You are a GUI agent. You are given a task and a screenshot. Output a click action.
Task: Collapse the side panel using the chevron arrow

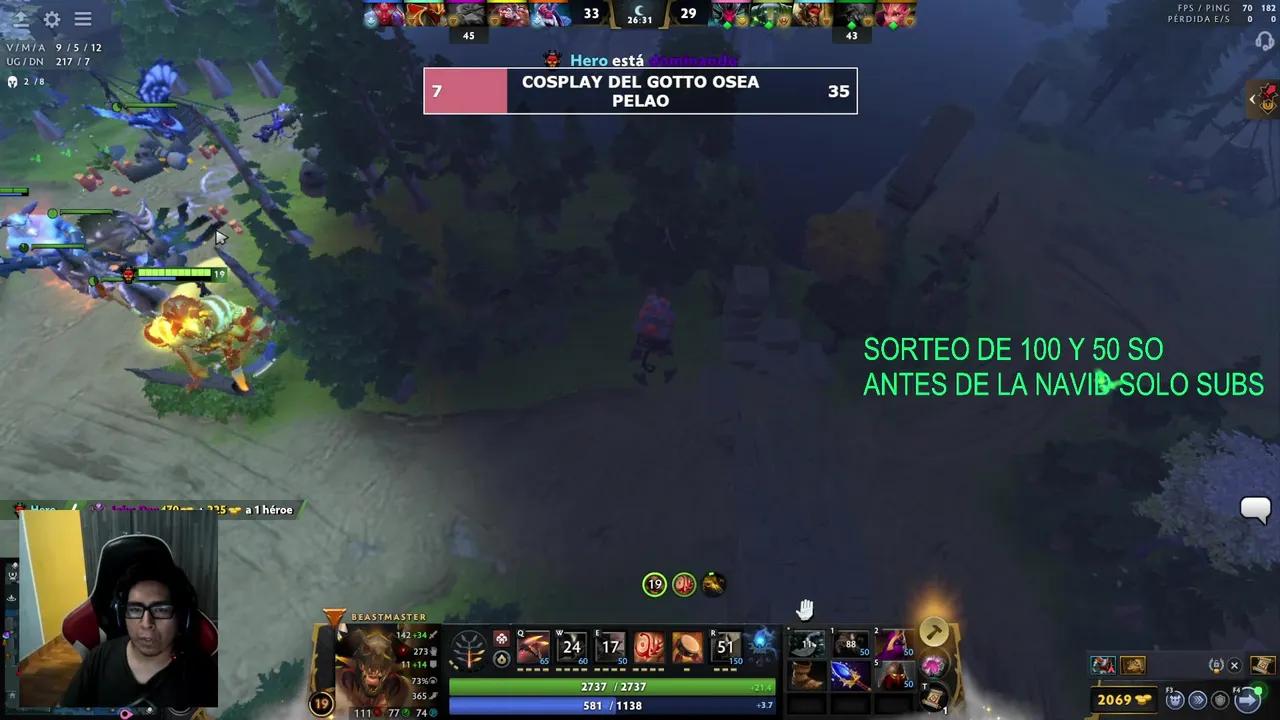click(x=1253, y=99)
